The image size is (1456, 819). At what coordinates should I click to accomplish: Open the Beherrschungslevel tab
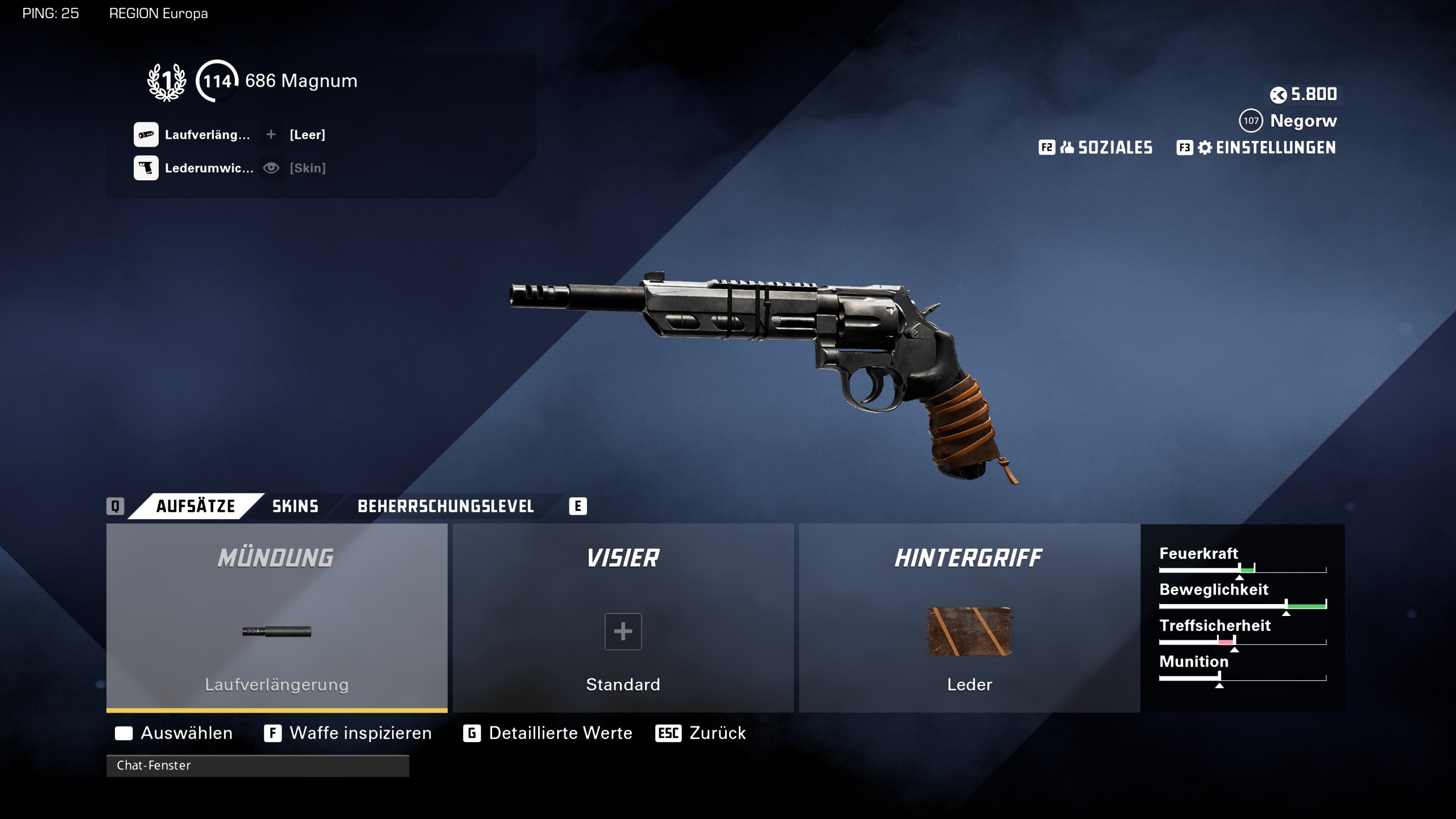click(445, 506)
